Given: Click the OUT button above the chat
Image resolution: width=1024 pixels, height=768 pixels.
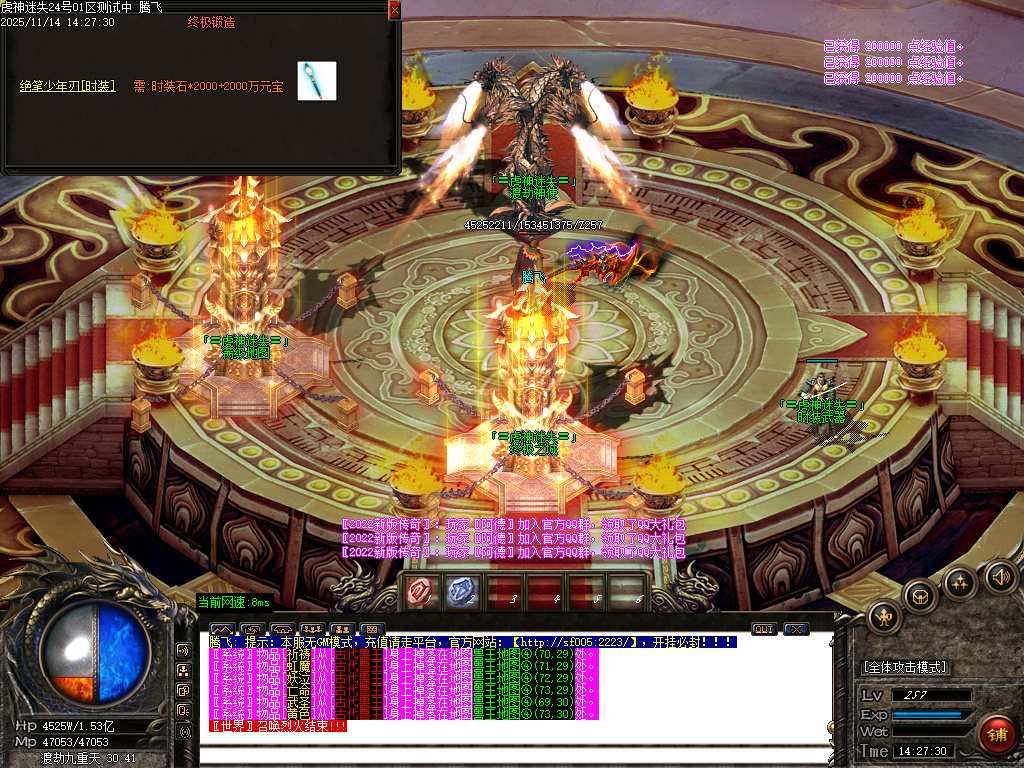Looking at the screenshot, I should pyautogui.click(x=764, y=629).
